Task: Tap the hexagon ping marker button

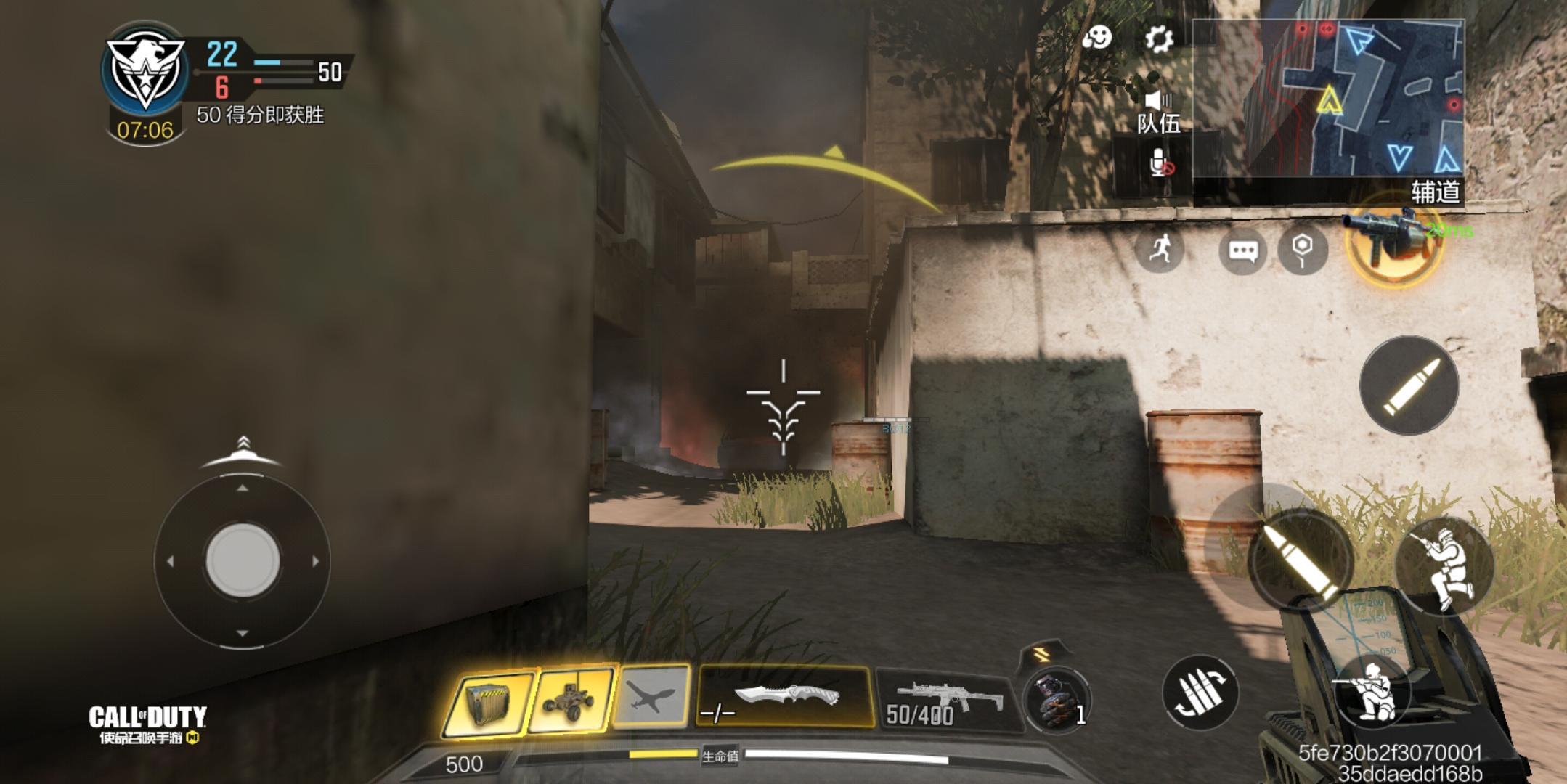Action: [1303, 250]
